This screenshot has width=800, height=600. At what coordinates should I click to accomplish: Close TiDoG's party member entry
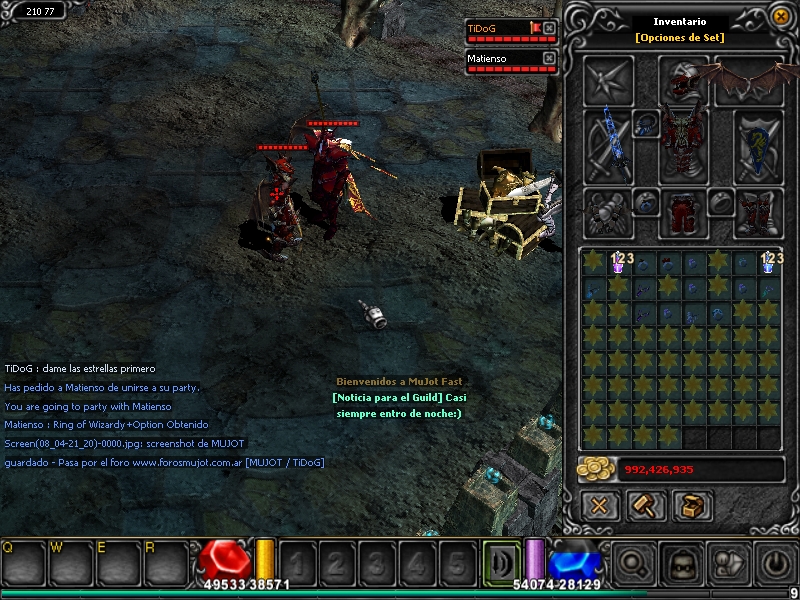(x=548, y=28)
